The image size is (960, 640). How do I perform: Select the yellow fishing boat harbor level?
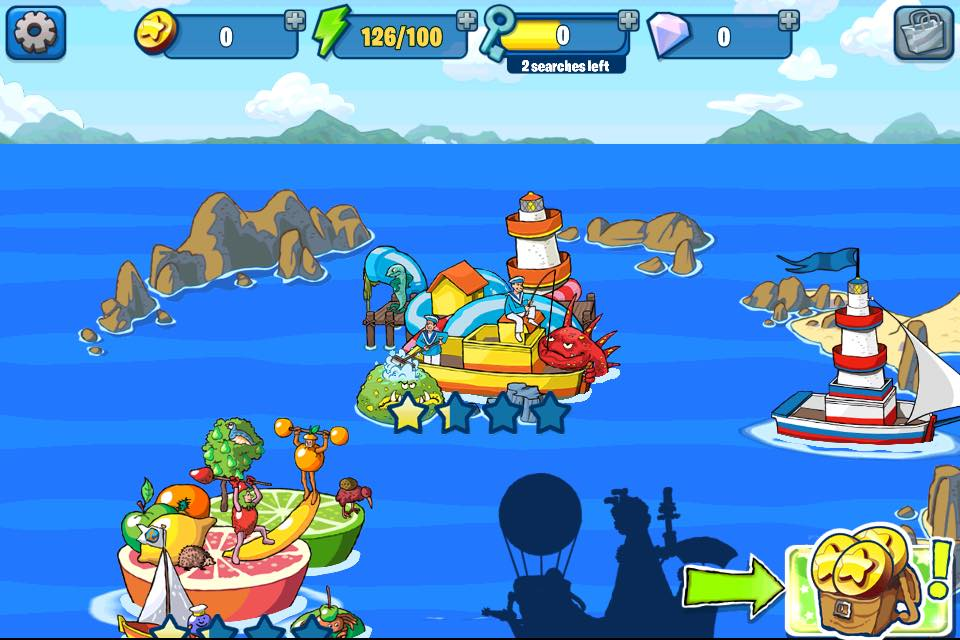pos(490,330)
